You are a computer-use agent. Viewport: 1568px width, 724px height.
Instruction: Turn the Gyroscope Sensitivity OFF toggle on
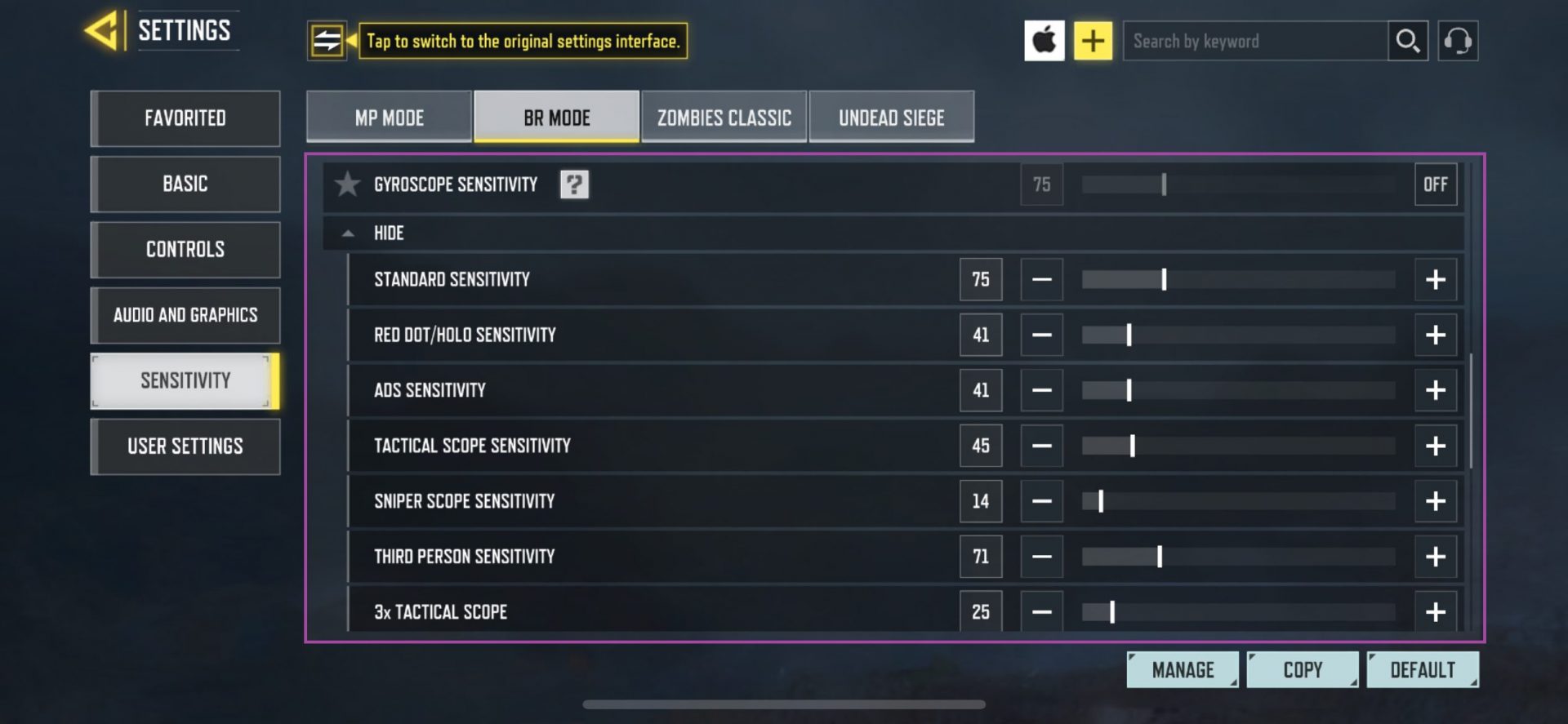pos(1435,184)
